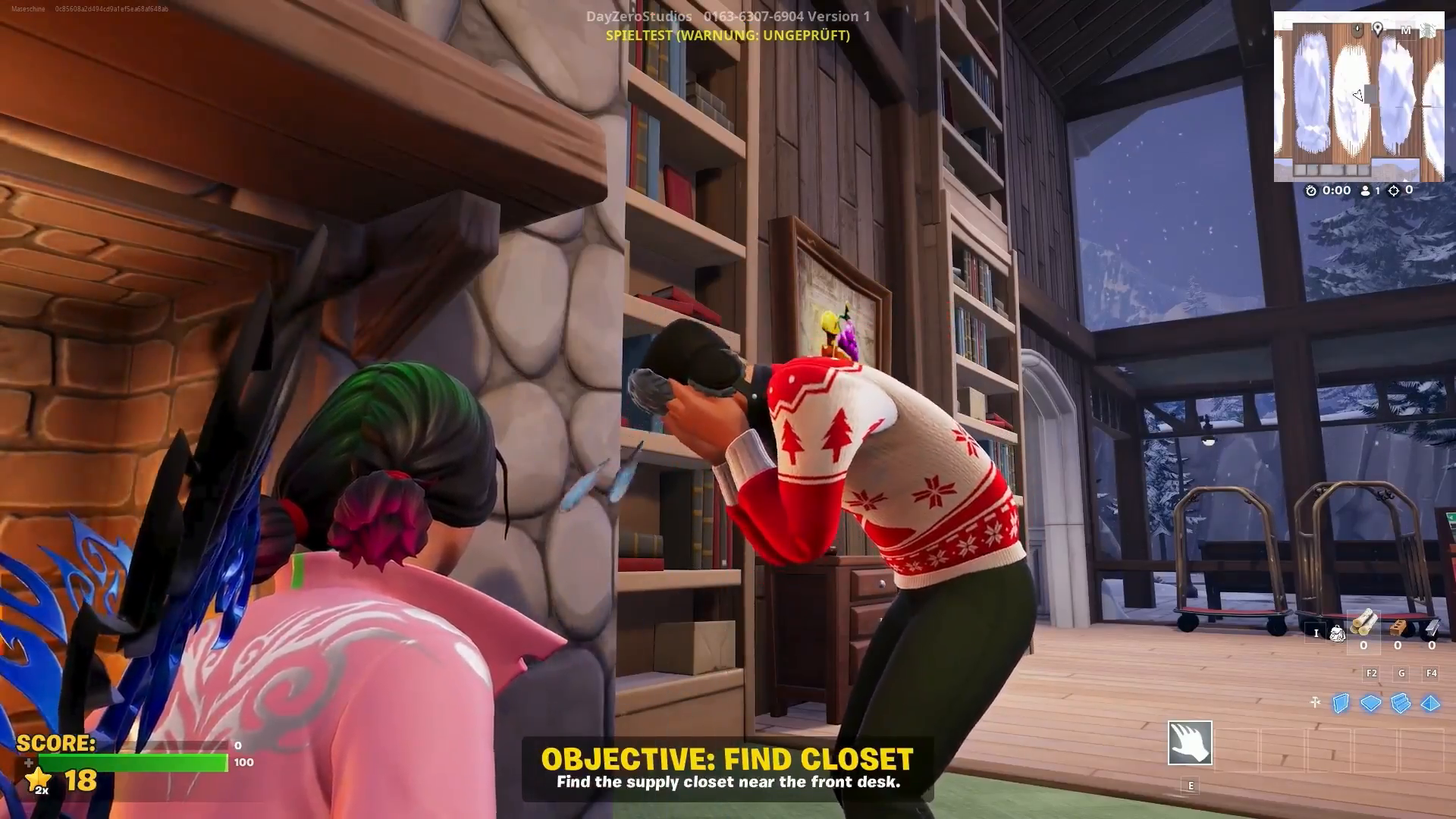Viewport: 1456px width, 819px height.
Task: Select the hand hotbar slot
Action: tap(1190, 742)
